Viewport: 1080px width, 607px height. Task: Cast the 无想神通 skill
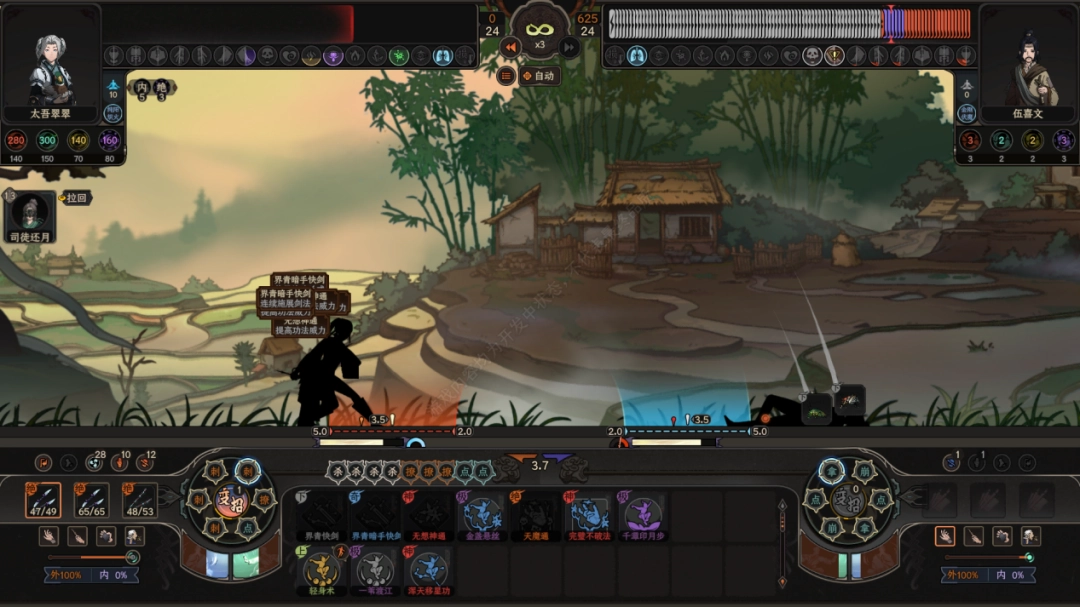[428, 516]
